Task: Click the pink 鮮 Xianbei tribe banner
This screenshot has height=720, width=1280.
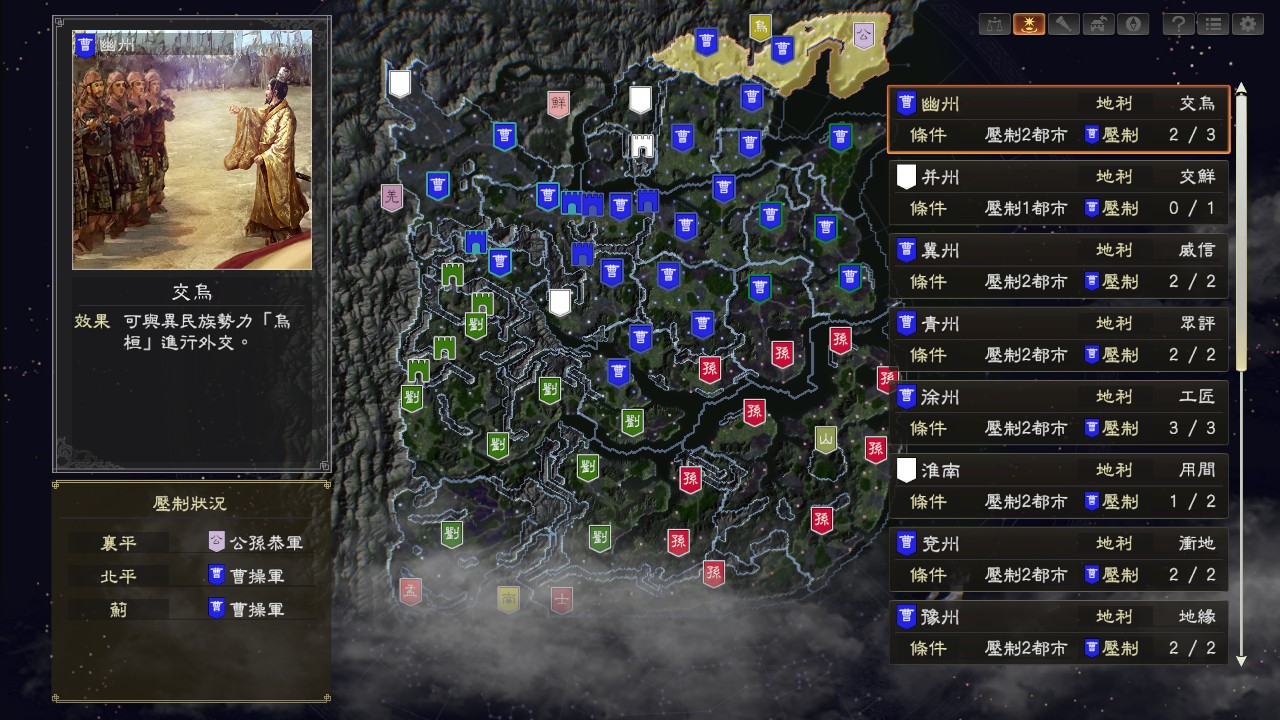Action: (557, 101)
